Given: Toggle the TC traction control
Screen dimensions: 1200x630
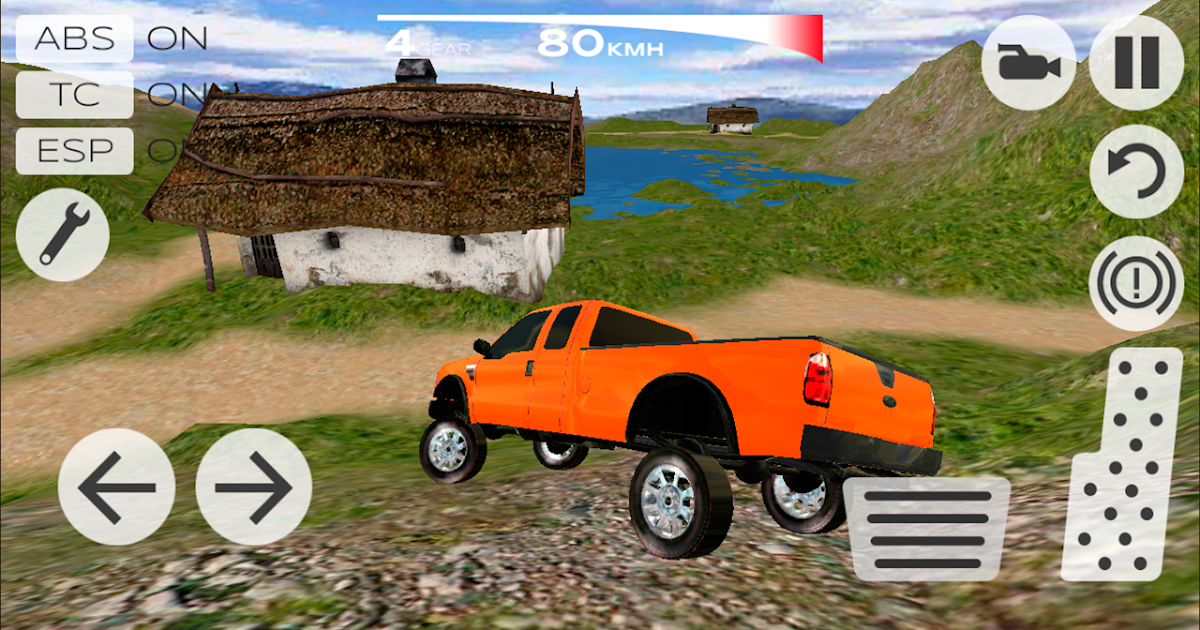Looking at the screenshot, I should pyautogui.click(x=75, y=95).
